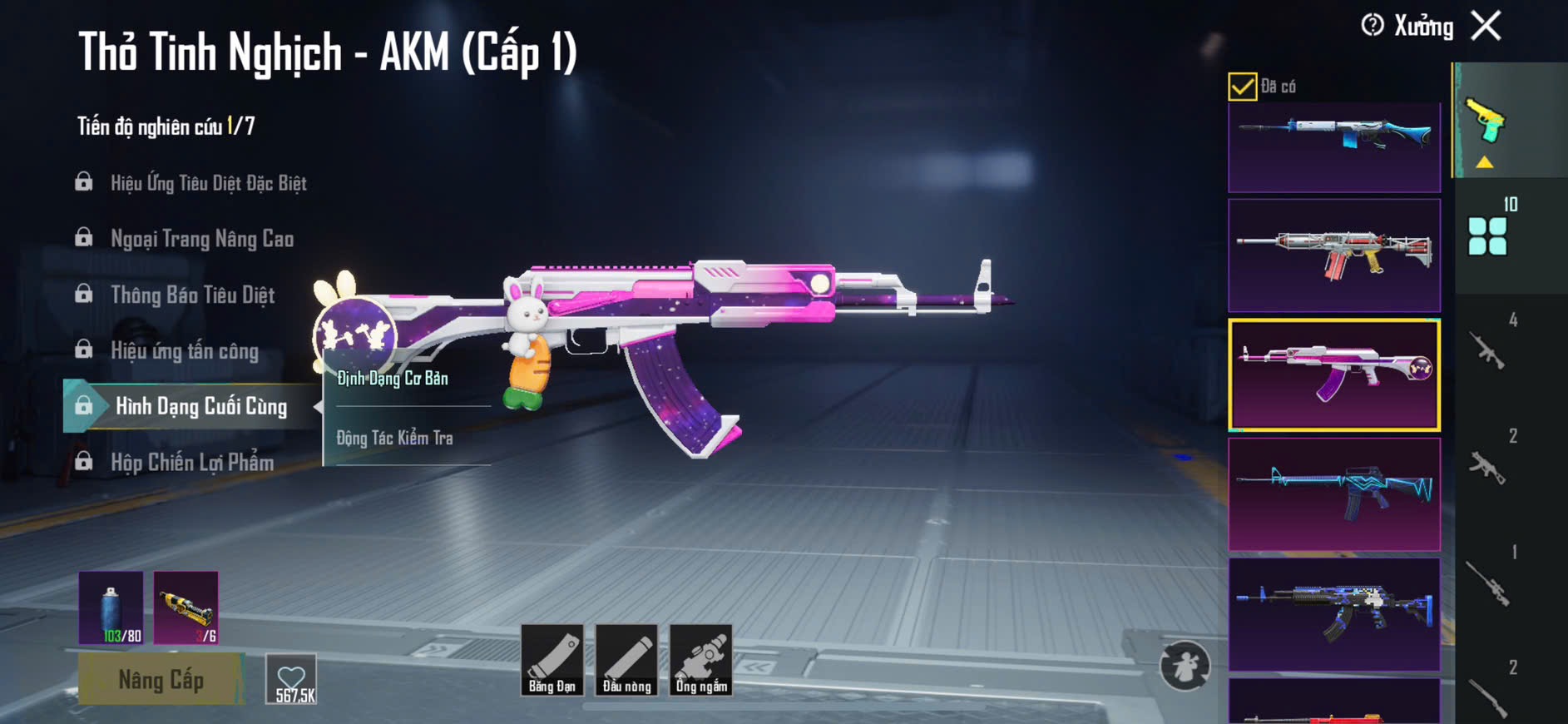
Task: Select Định Dạng Cơ Bản option
Action: click(393, 379)
